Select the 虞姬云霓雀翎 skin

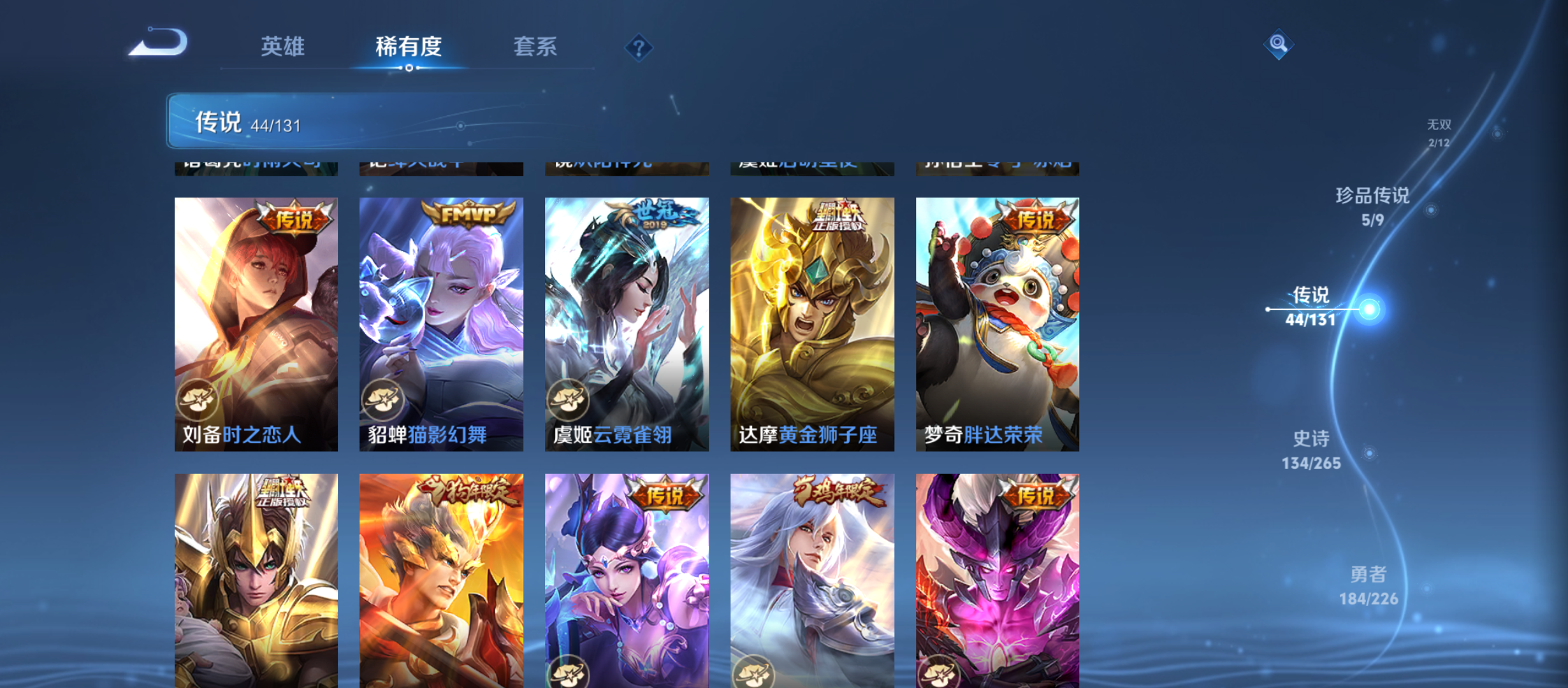626,322
